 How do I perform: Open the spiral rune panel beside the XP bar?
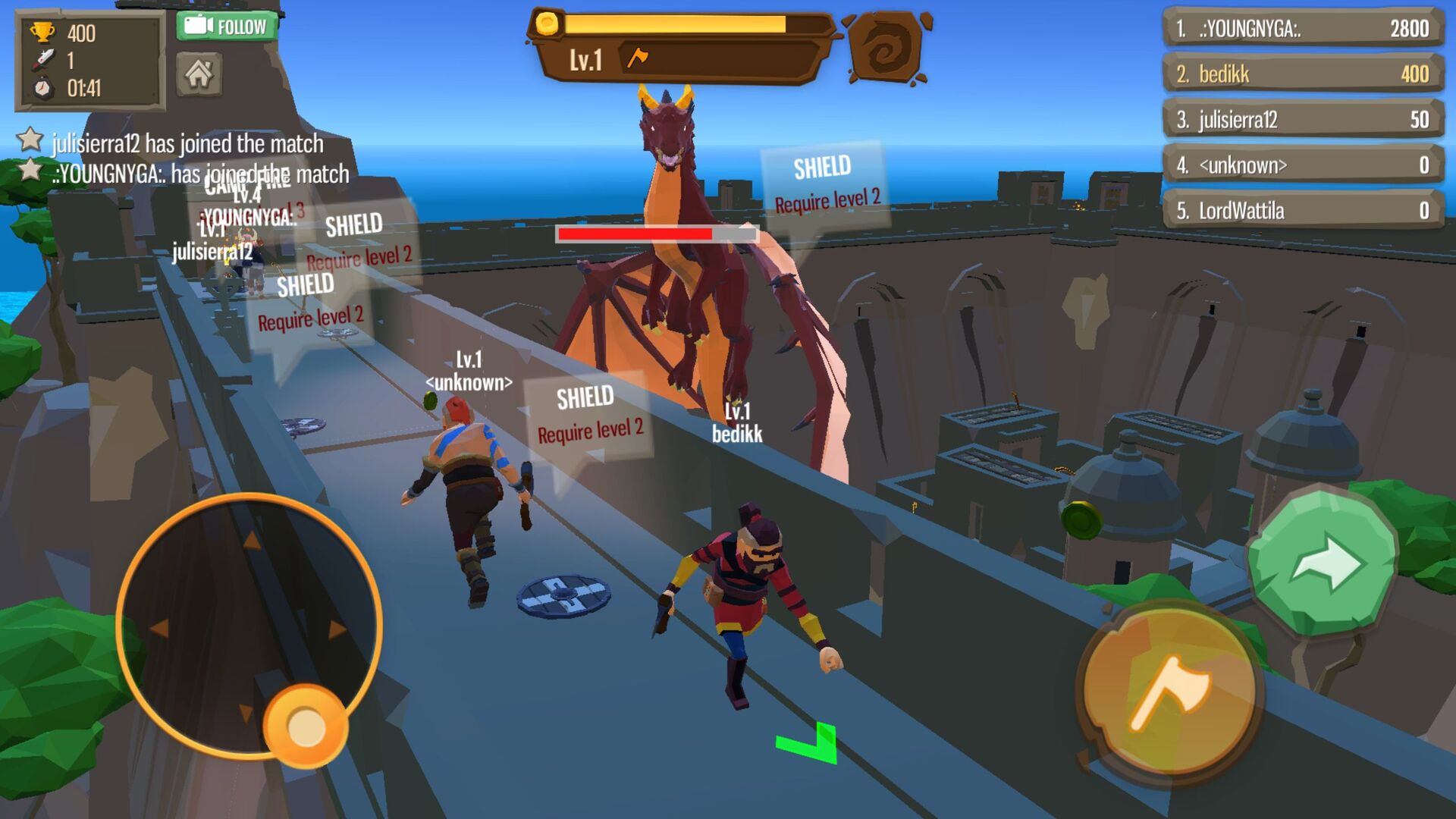point(884,45)
